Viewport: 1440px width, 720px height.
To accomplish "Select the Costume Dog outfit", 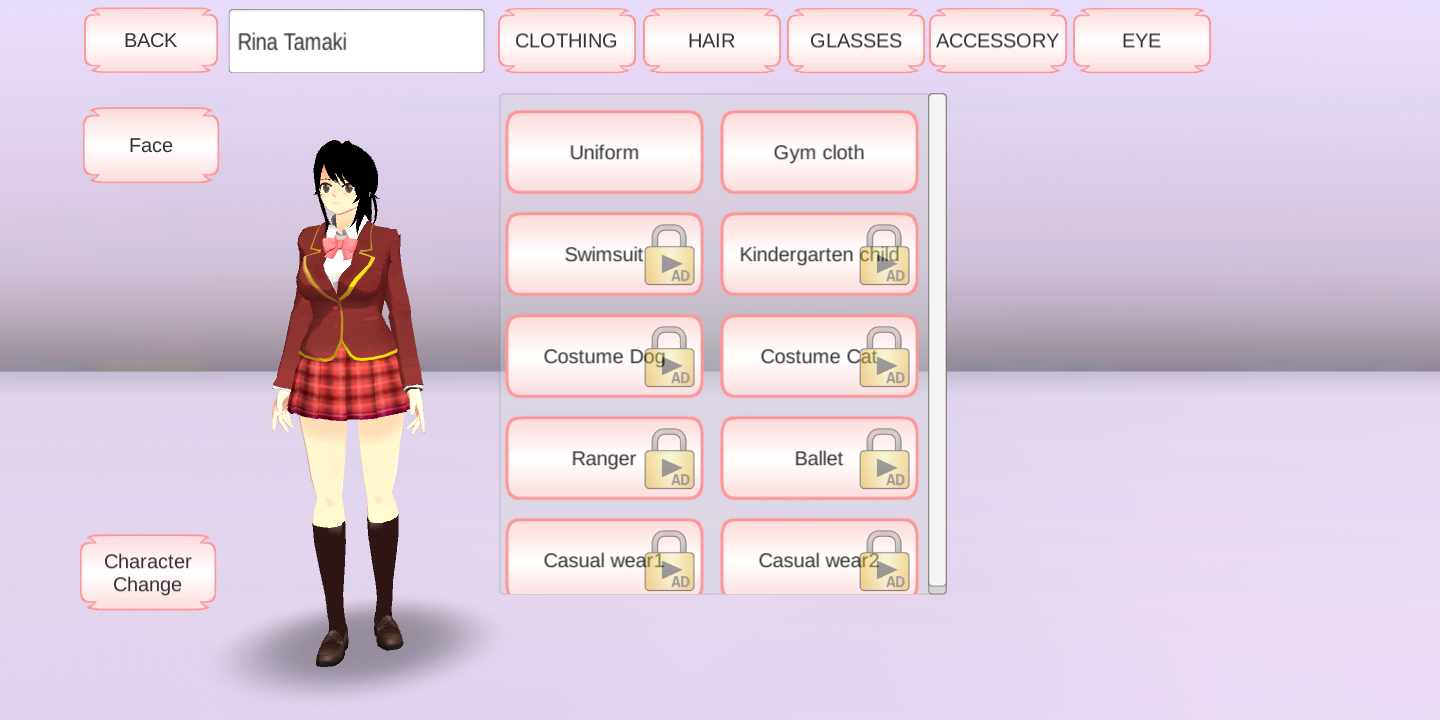I will [x=604, y=357].
